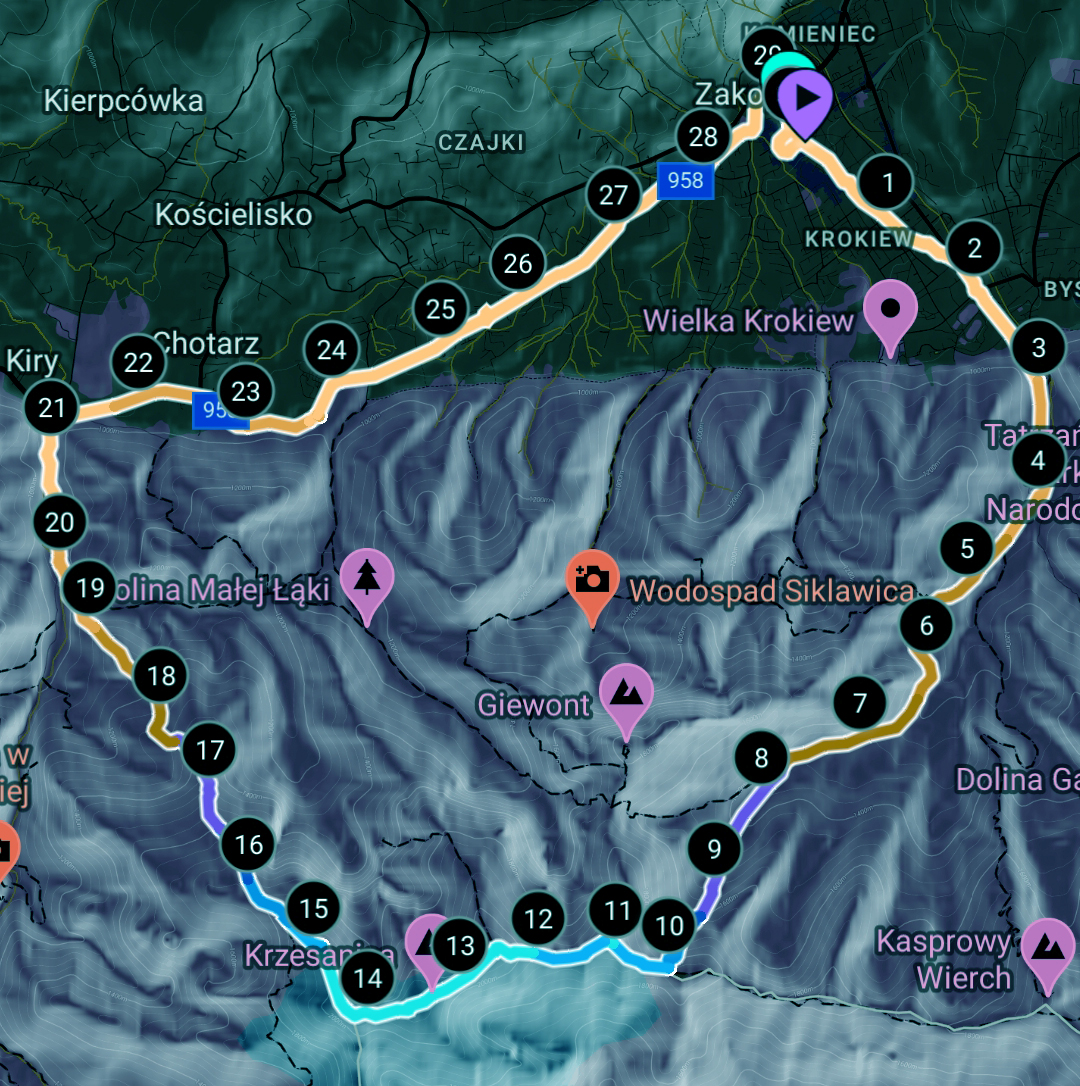Viewport: 1080px width, 1086px height.
Task: Choose marker 28 near the finish
Action: click(x=704, y=136)
